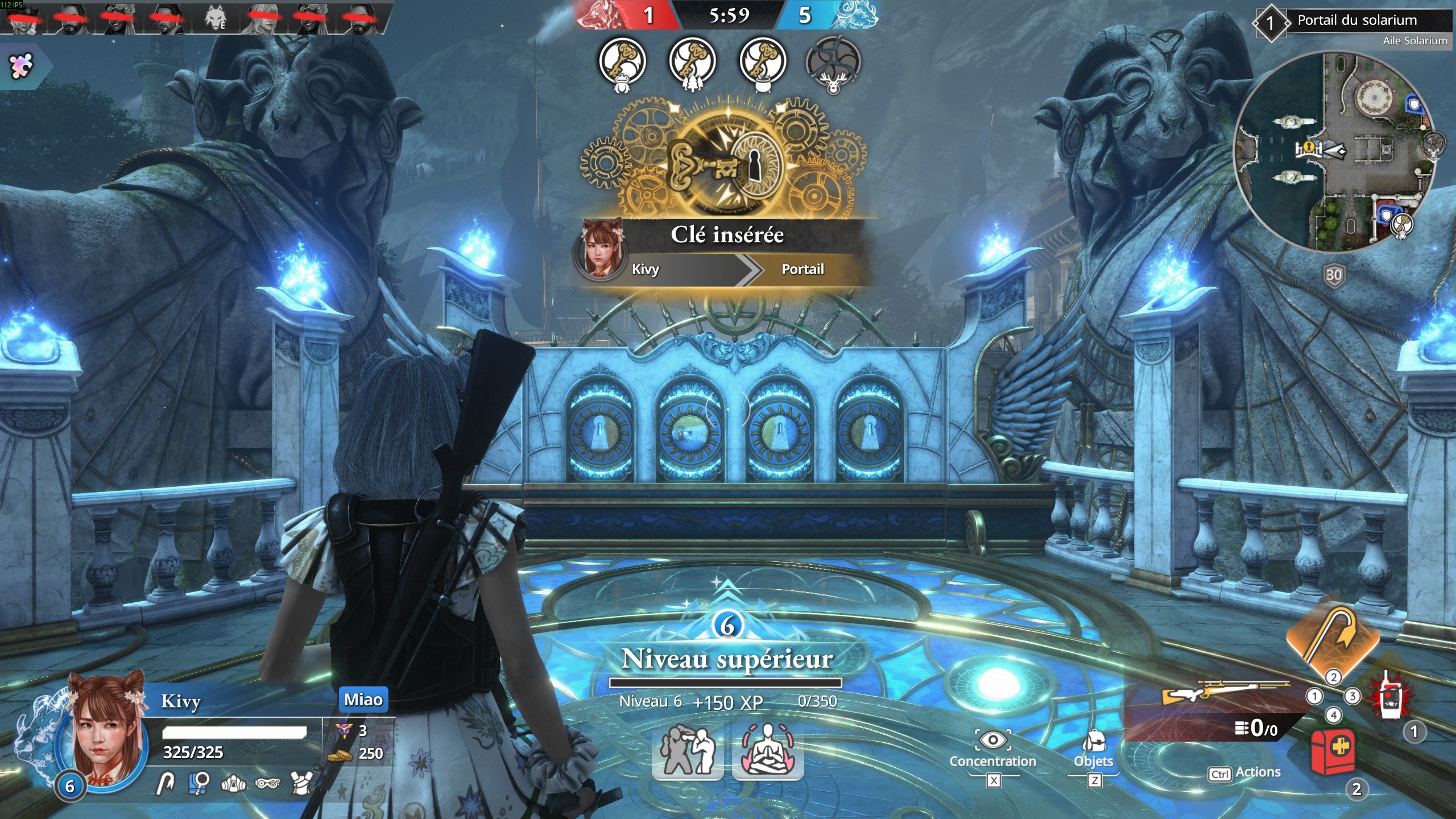This screenshot has width=1456, height=819.
Task: Use the red medical kit item
Action: pyautogui.click(x=1331, y=752)
